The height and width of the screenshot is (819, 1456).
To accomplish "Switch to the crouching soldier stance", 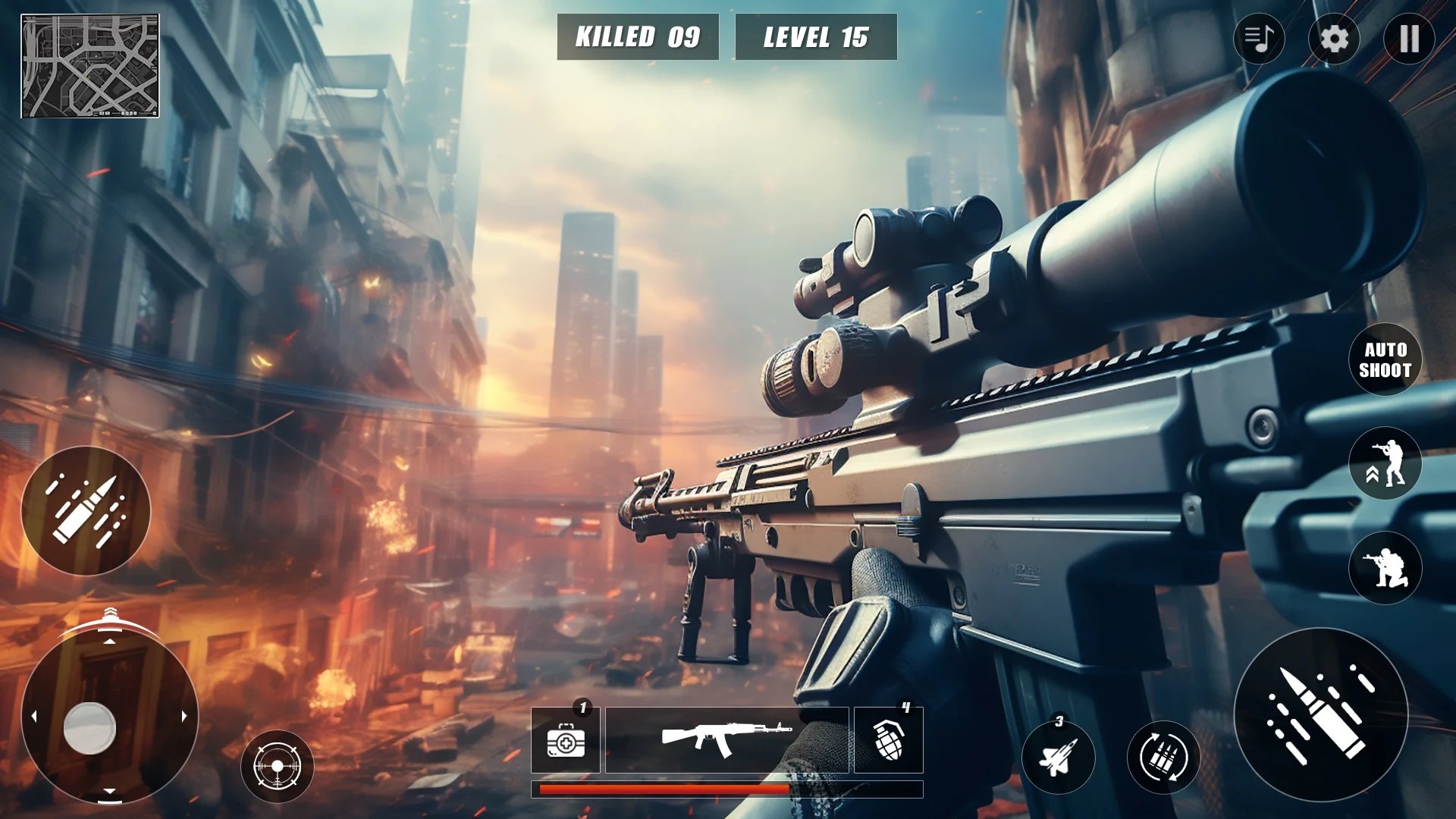I will point(1385,567).
